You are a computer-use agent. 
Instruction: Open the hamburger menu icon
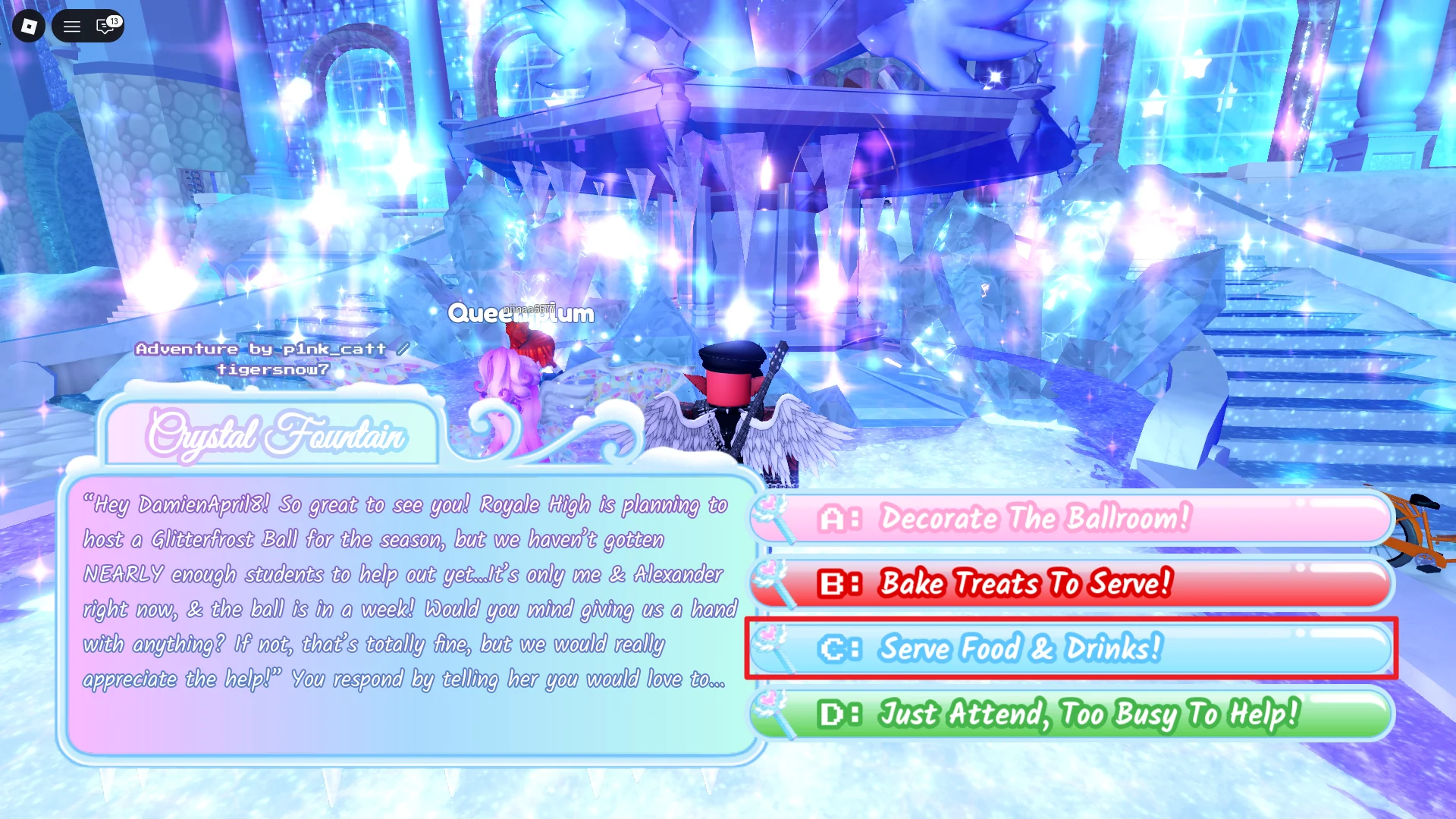point(72,27)
